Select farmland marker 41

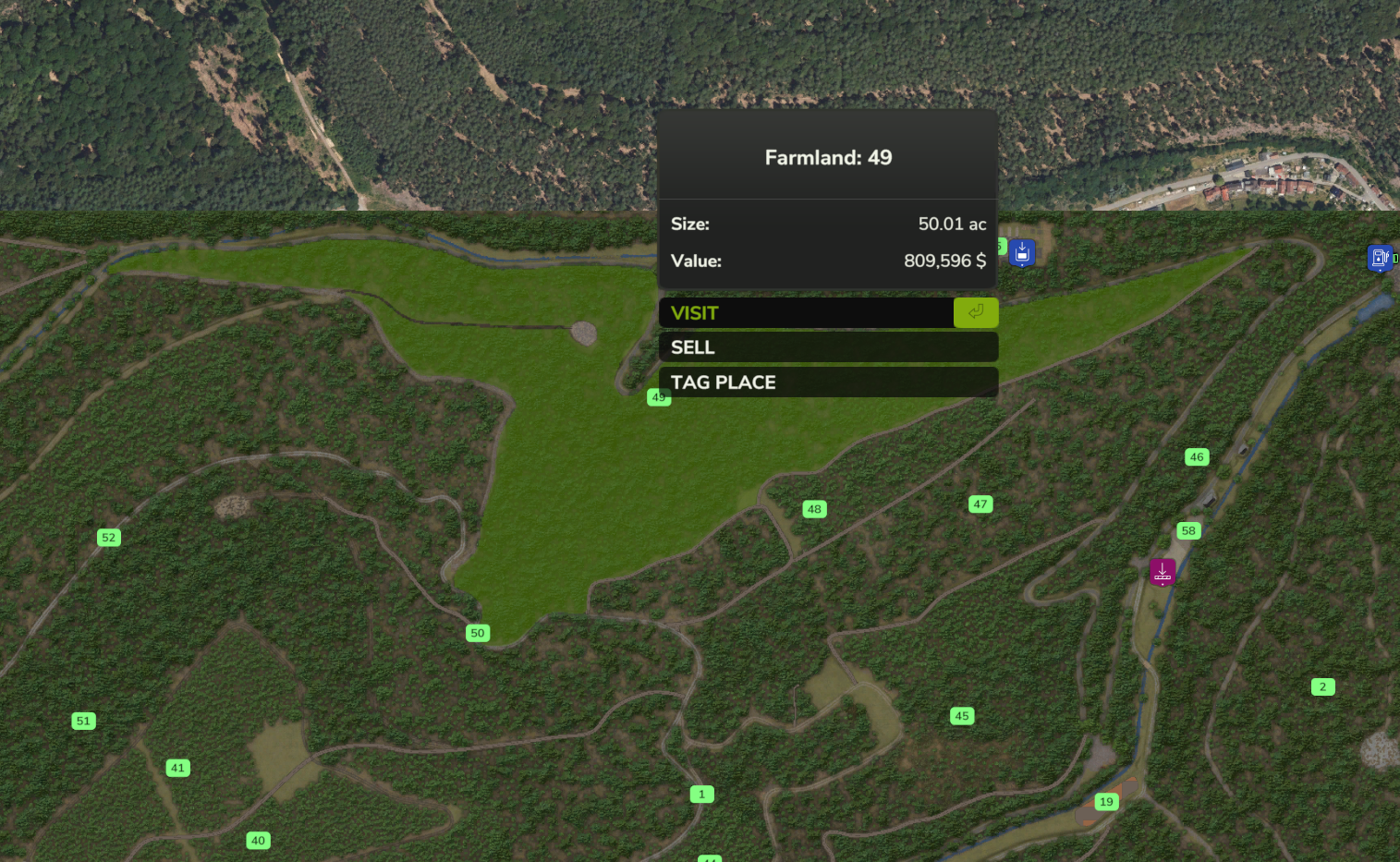178,768
